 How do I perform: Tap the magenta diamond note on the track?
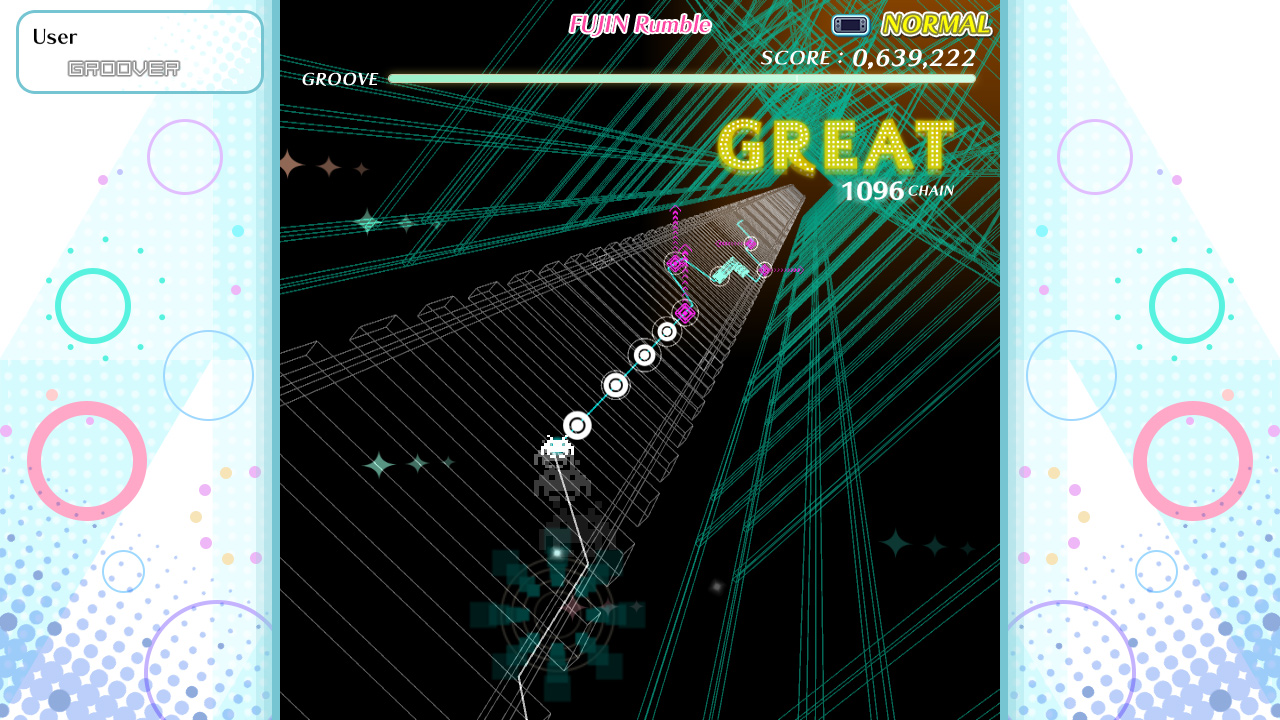click(684, 313)
